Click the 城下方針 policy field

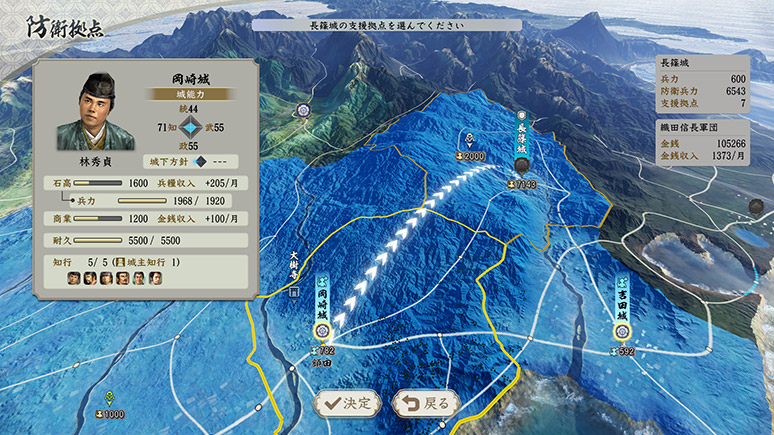195,161
